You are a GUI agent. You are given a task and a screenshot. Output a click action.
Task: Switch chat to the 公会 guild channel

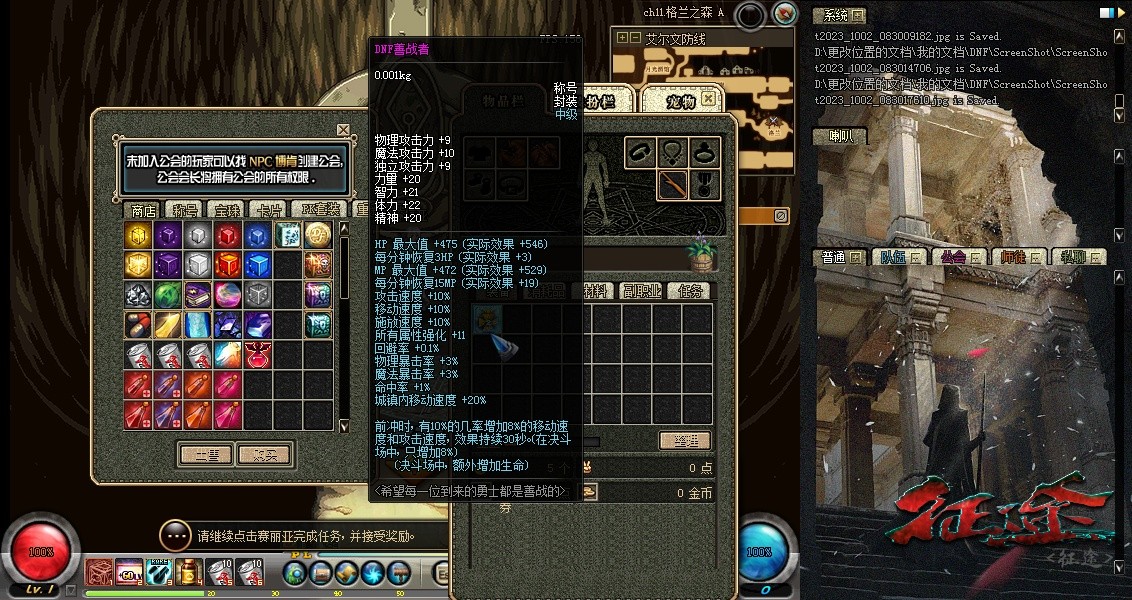click(x=954, y=257)
